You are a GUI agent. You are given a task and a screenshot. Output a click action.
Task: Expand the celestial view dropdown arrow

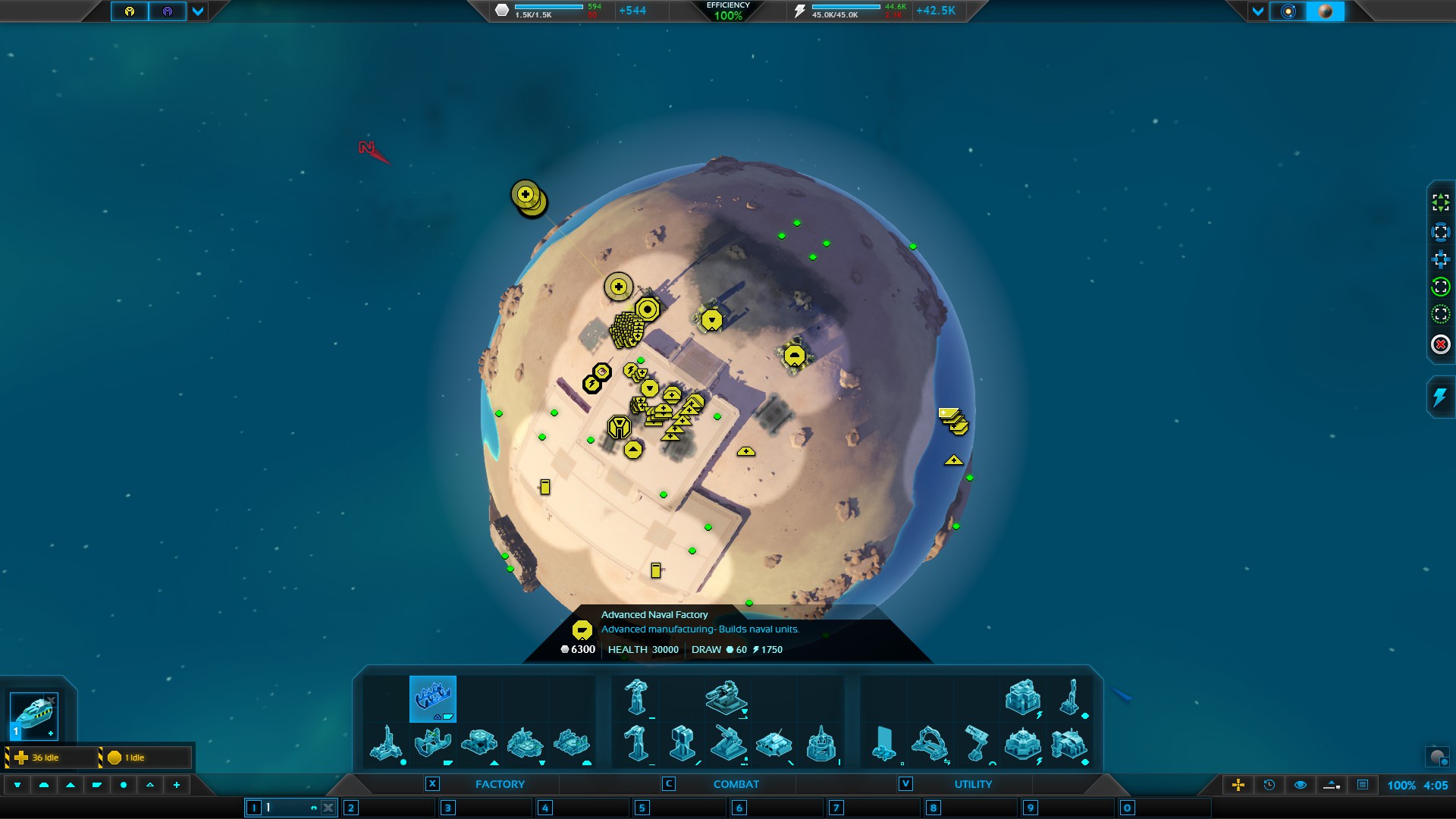[1258, 11]
